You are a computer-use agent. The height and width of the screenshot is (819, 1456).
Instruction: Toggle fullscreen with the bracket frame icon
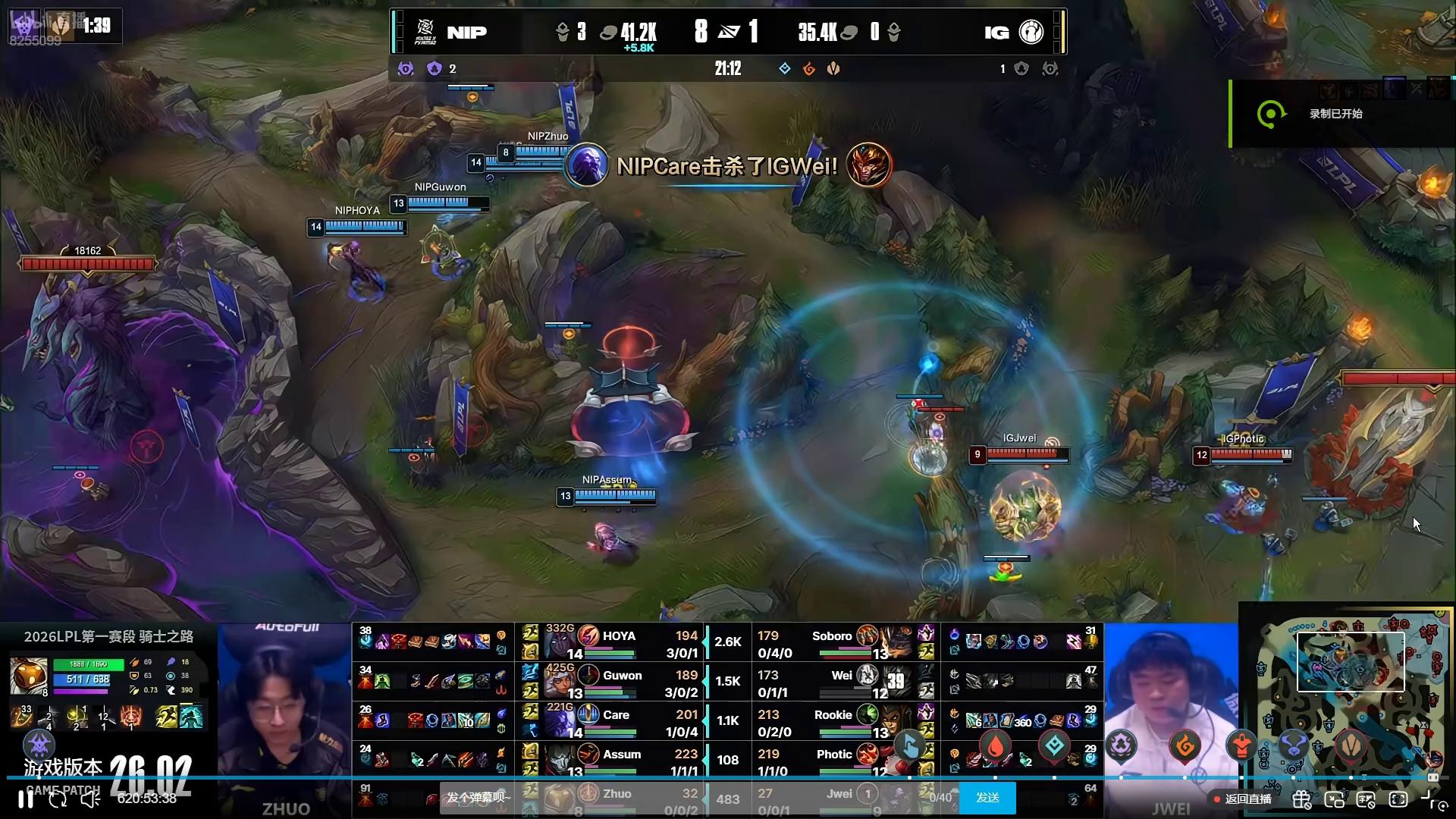pyautogui.click(x=1398, y=799)
